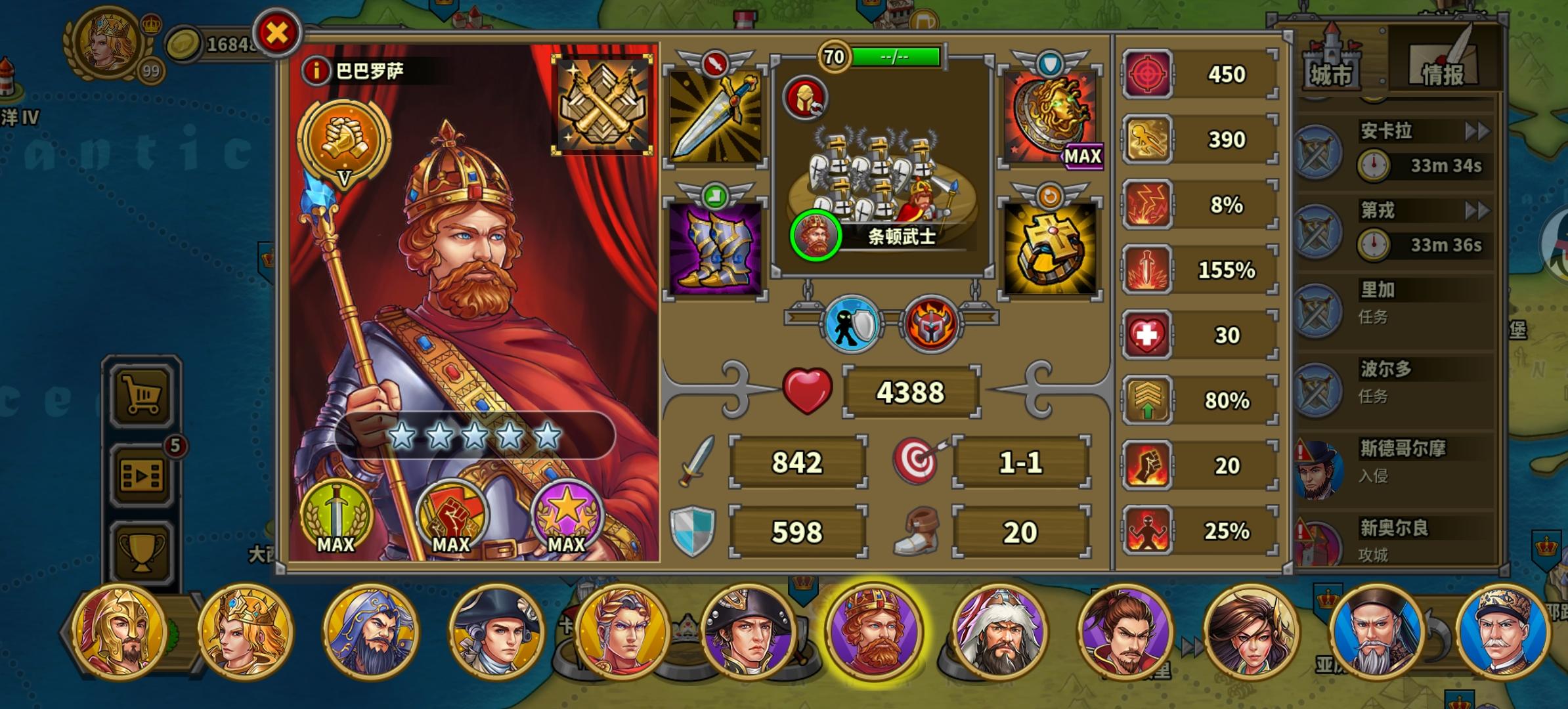Click the video icon with 5 badge

tap(142, 471)
